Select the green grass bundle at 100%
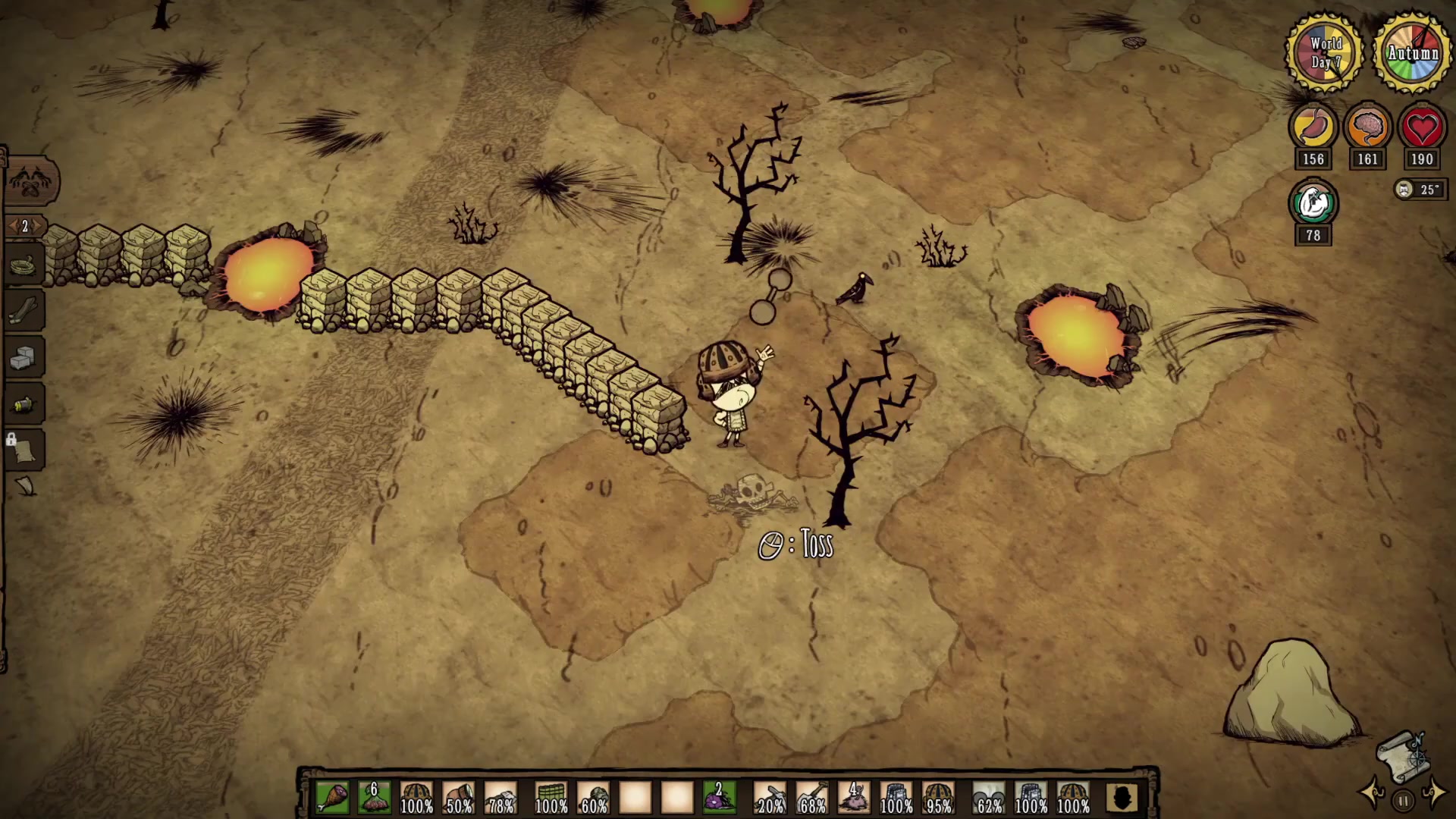The height and width of the screenshot is (819, 1456). click(x=551, y=798)
